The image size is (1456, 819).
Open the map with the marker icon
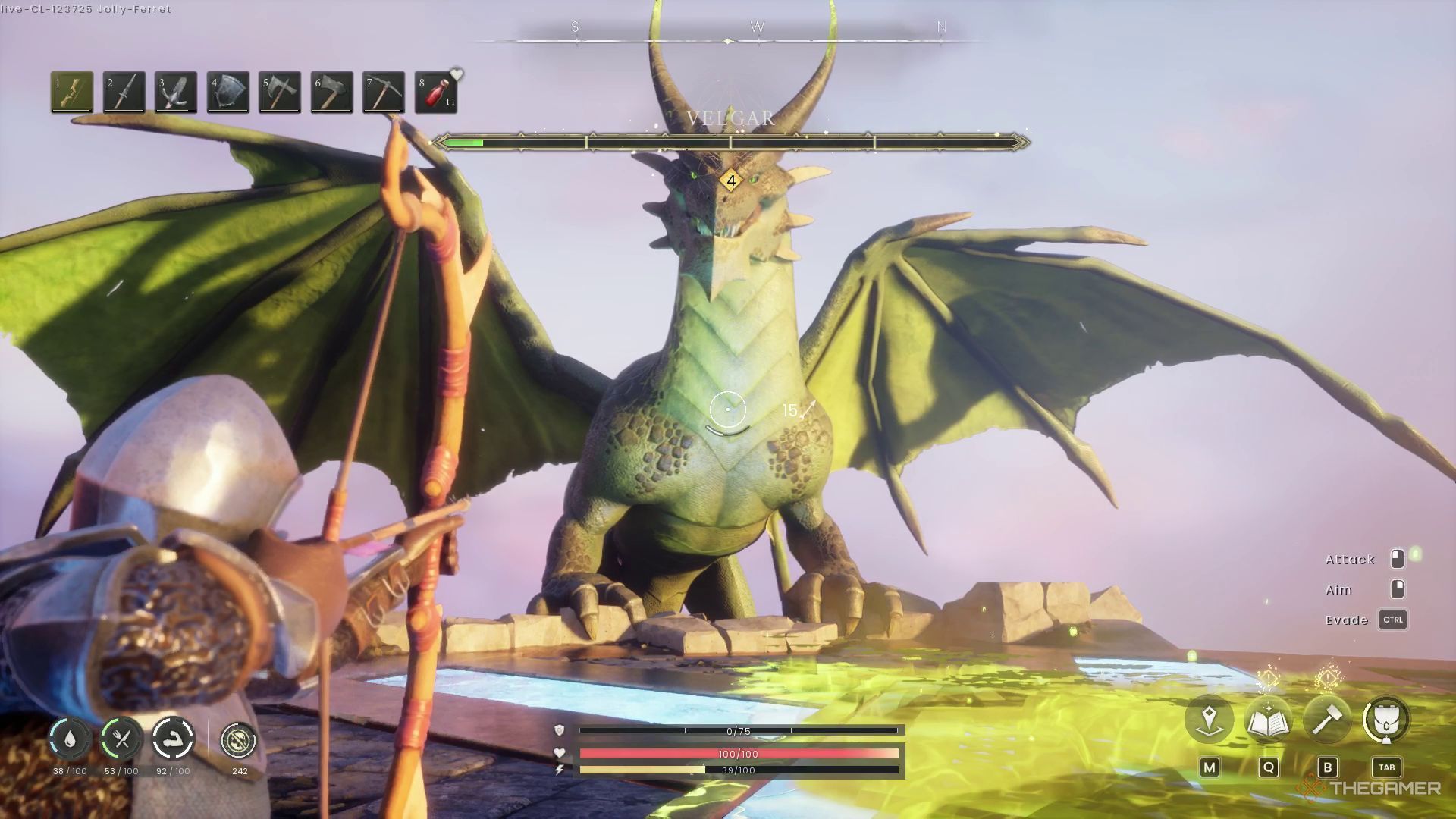[1209, 719]
